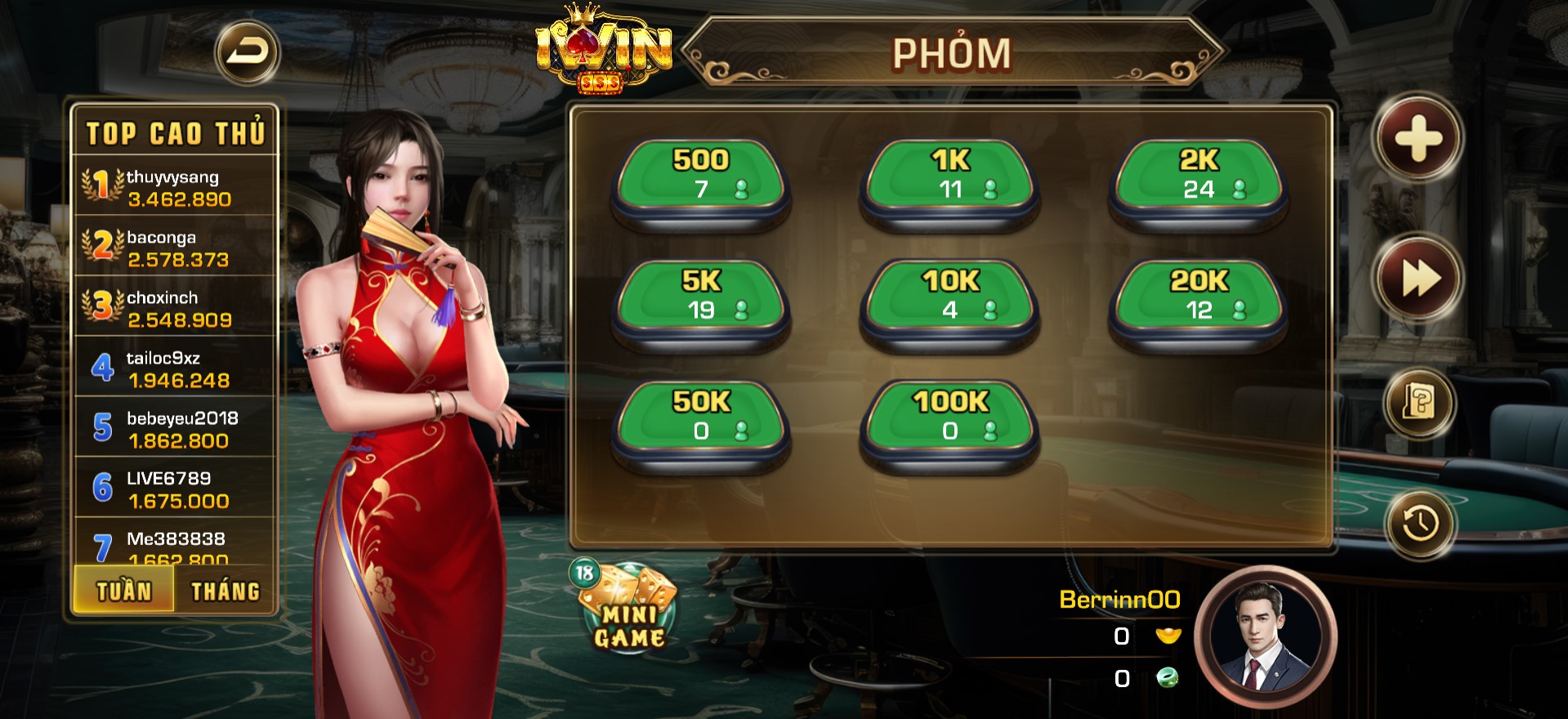Go back using the return arrow button
The width and height of the screenshot is (1568, 719).
pyautogui.click(x=247, y=53)
